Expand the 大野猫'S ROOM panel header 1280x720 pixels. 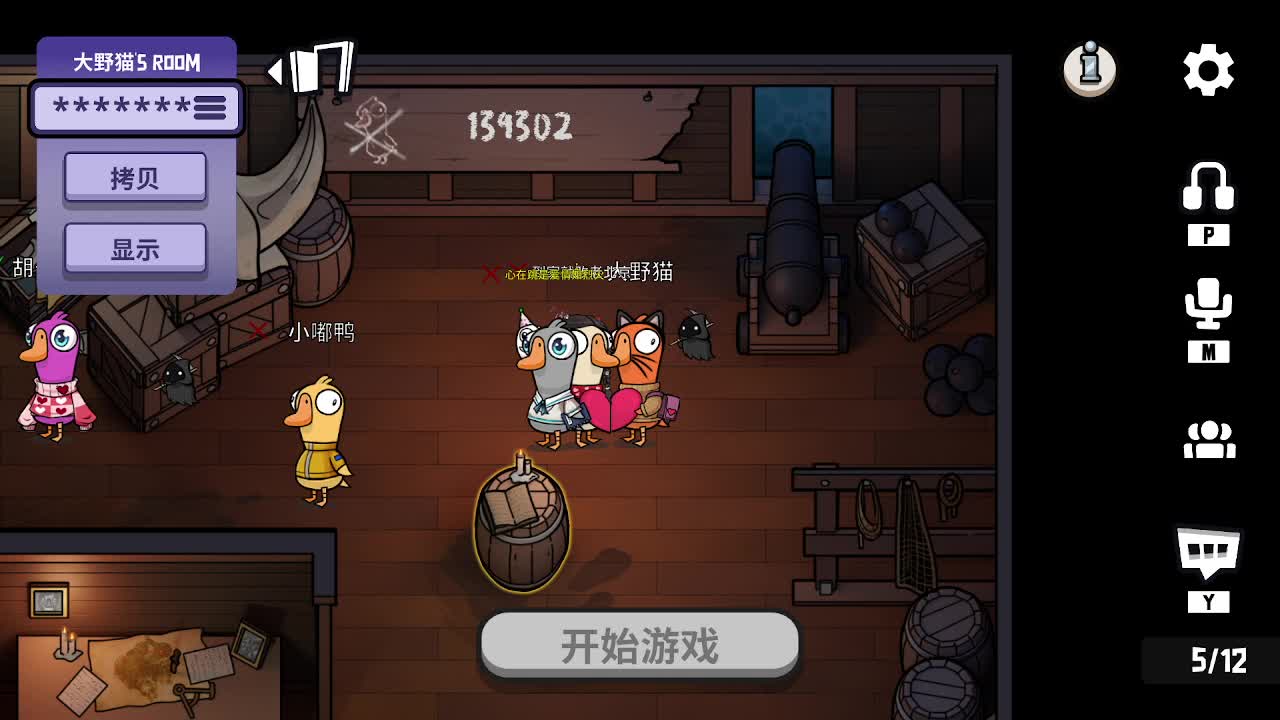[x=137, y=62]
